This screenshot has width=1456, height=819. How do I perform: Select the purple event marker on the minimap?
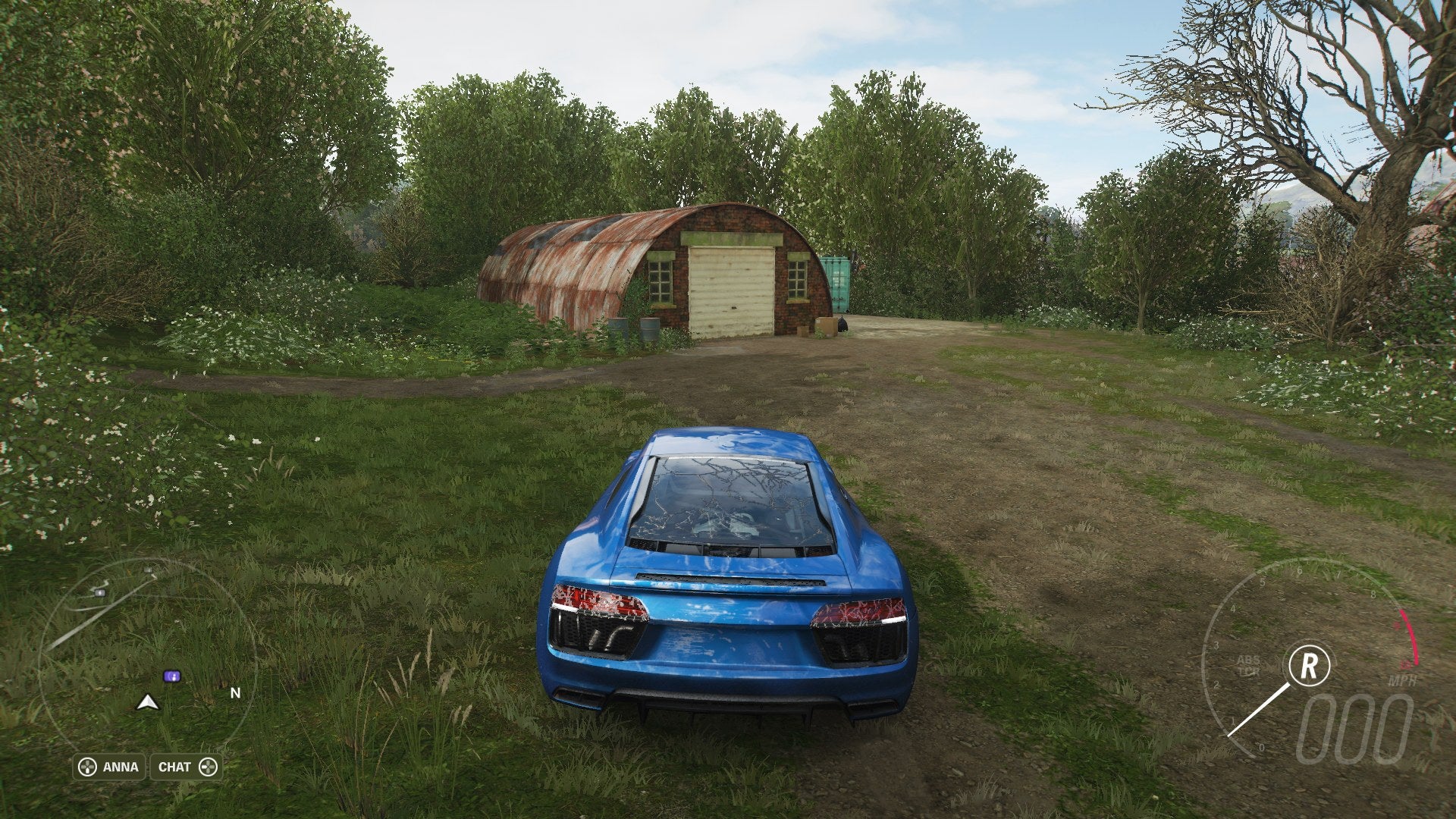[x=172, y=676]
